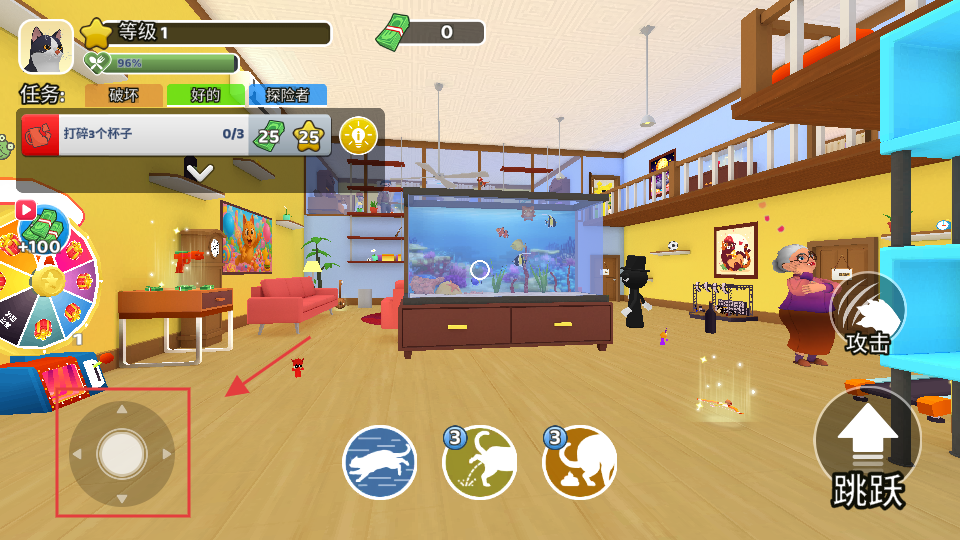Switch to the 好的 task category
This screenshot has height=540, width=960.
(205, 96)
